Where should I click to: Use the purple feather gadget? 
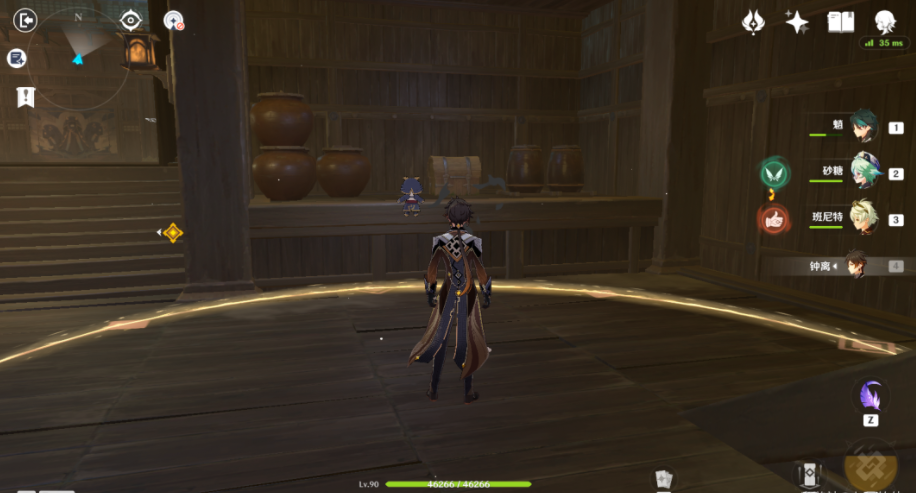coord(871,395)
